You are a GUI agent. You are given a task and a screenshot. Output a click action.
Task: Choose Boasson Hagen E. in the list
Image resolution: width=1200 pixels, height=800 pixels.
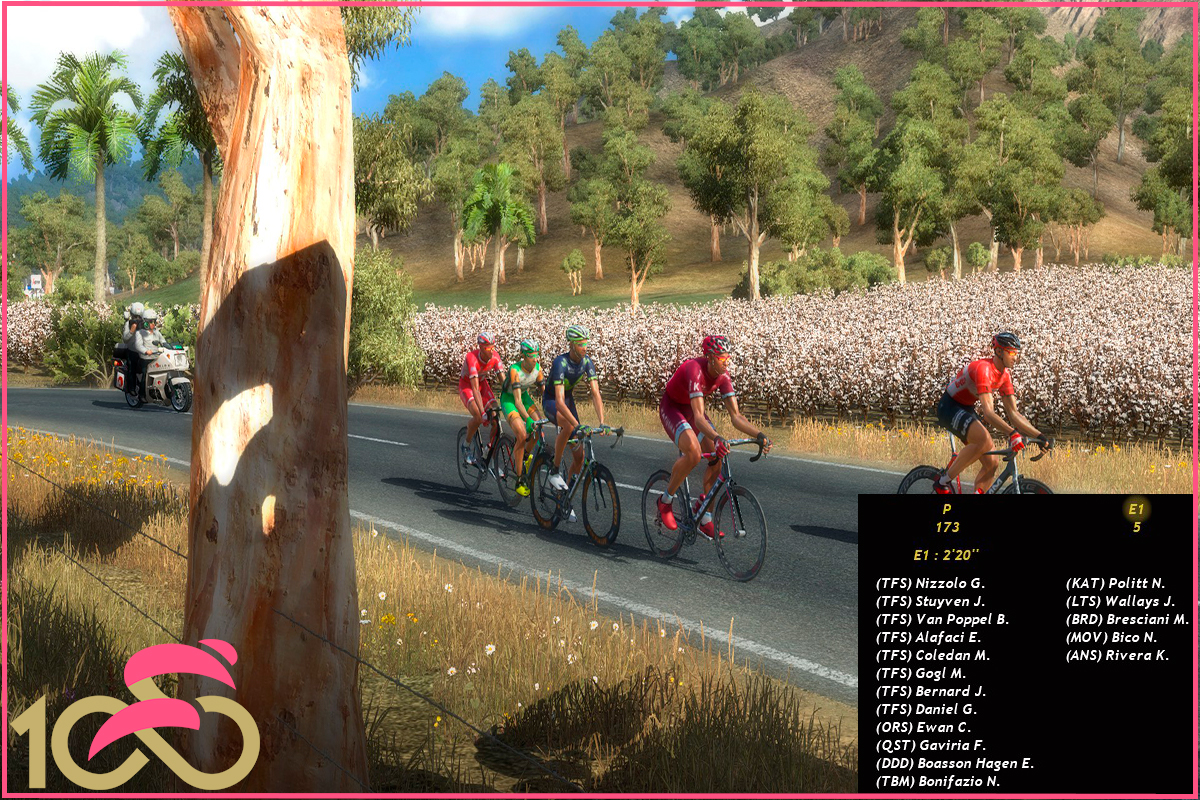coord(954,763)
